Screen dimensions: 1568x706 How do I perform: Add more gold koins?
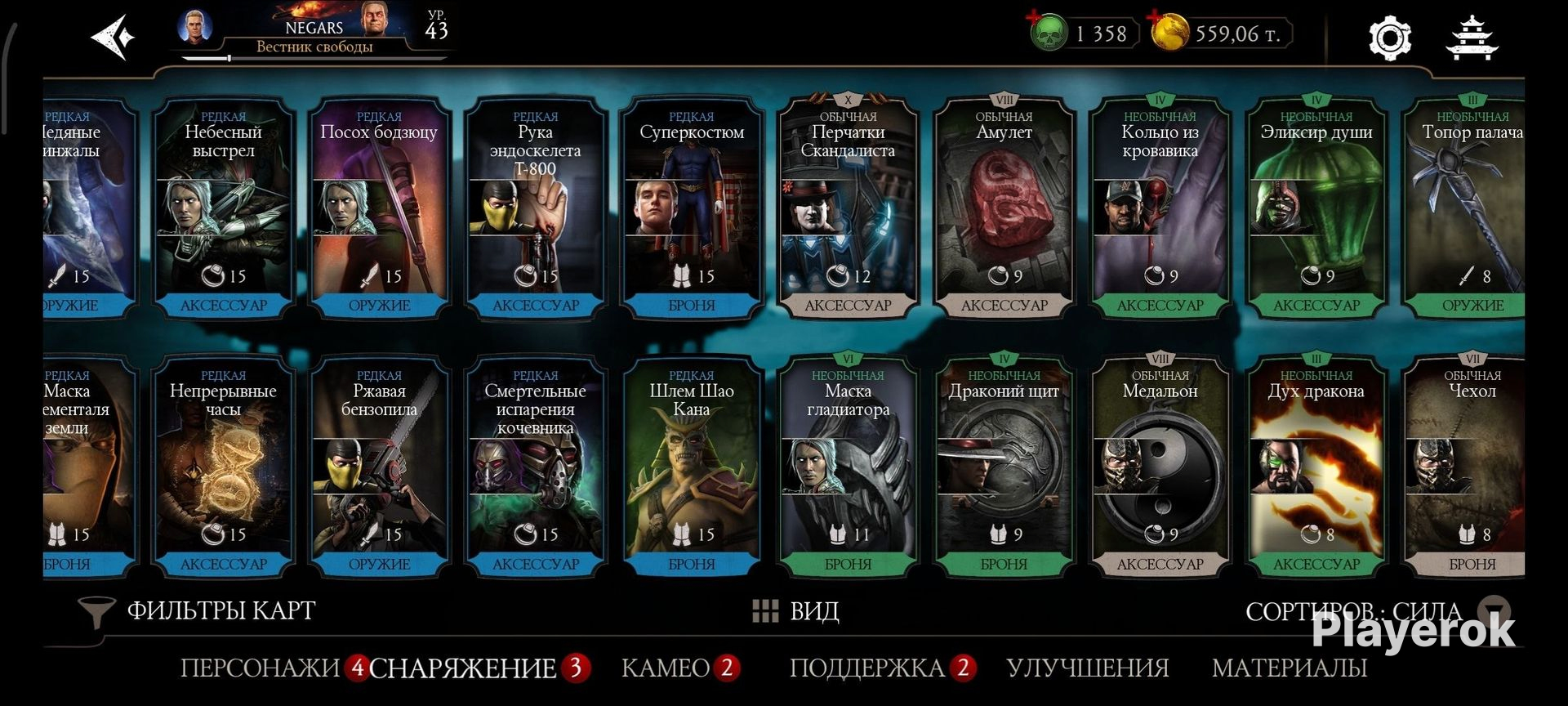tap(1169, 33)
